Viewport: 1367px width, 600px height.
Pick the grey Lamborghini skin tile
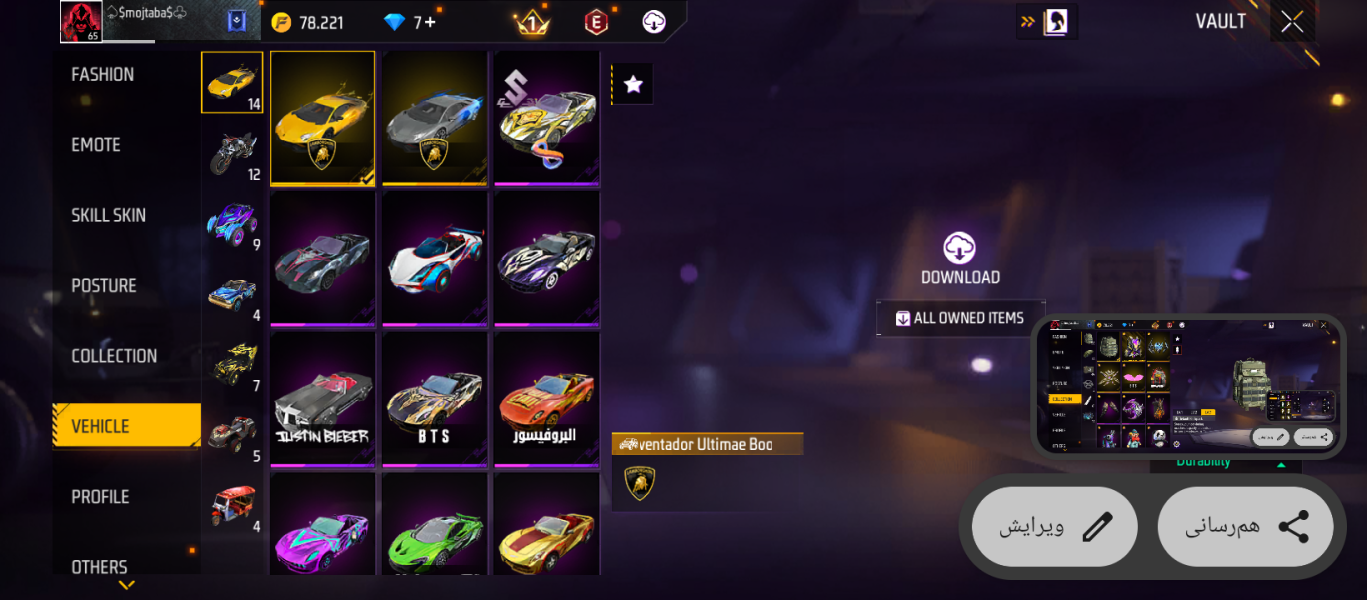click(434, 118)
